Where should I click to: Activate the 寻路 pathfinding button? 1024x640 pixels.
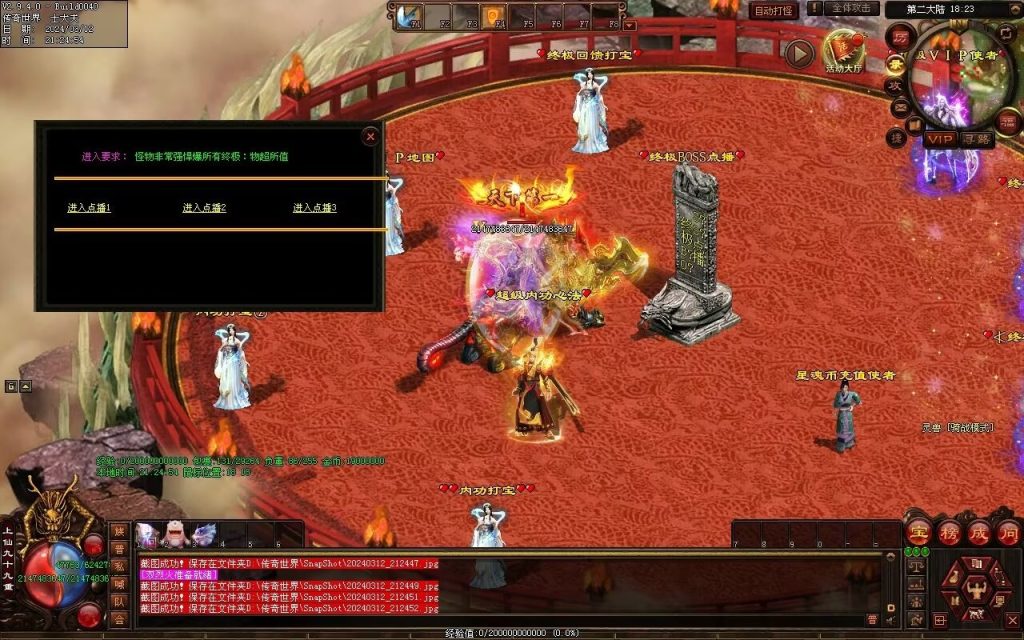pos(977,139)
